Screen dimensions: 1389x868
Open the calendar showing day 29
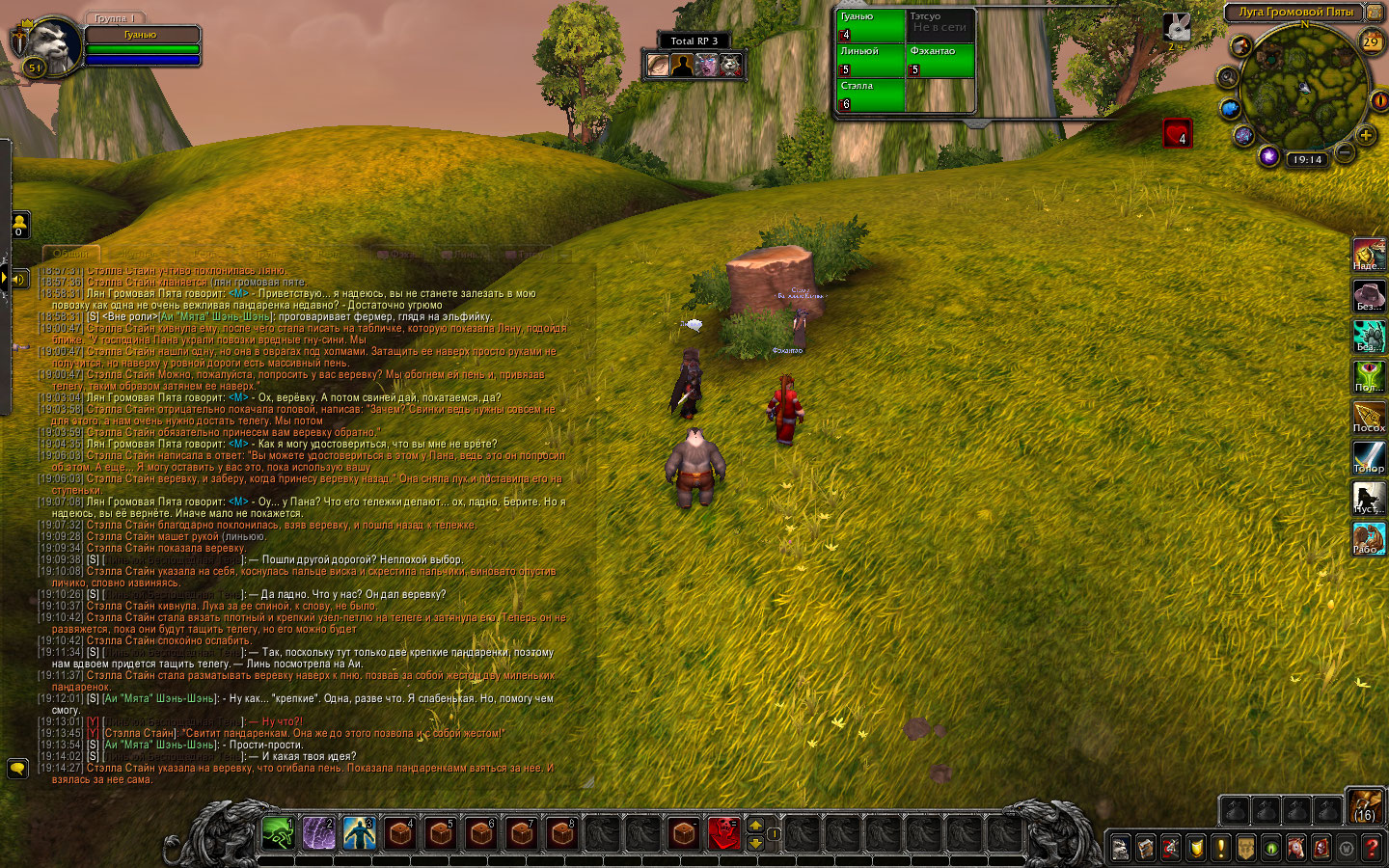tap(1371, 41)
